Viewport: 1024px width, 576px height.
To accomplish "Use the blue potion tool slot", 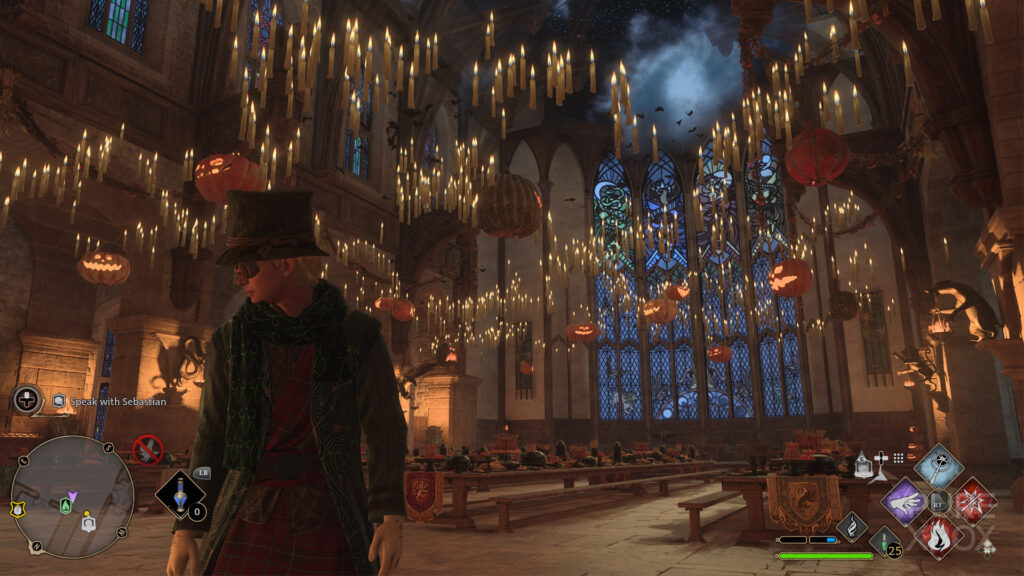I will click(181, 496).
